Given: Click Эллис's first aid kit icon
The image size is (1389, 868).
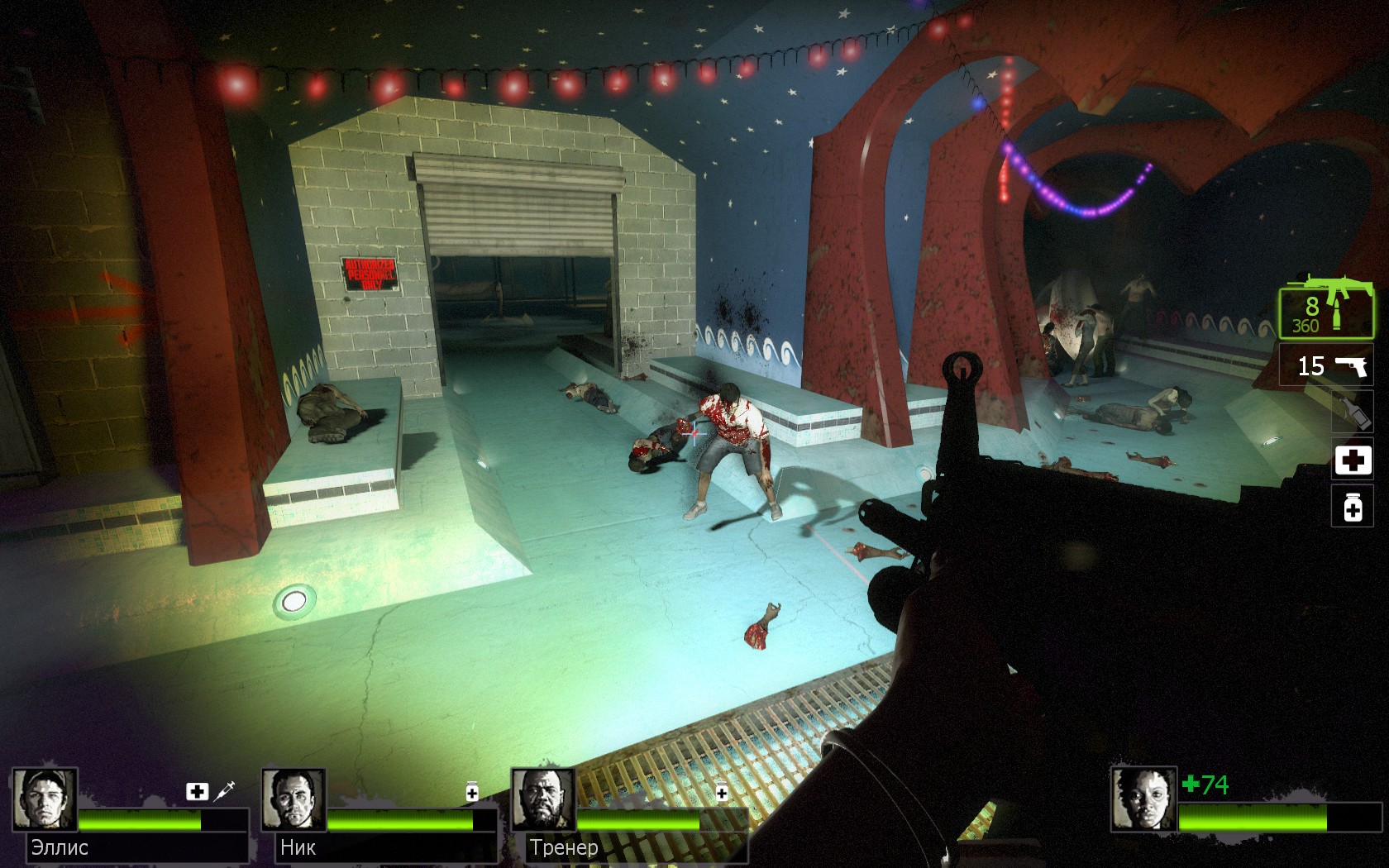Looking at the screenshot, I should tap(197, 792).
